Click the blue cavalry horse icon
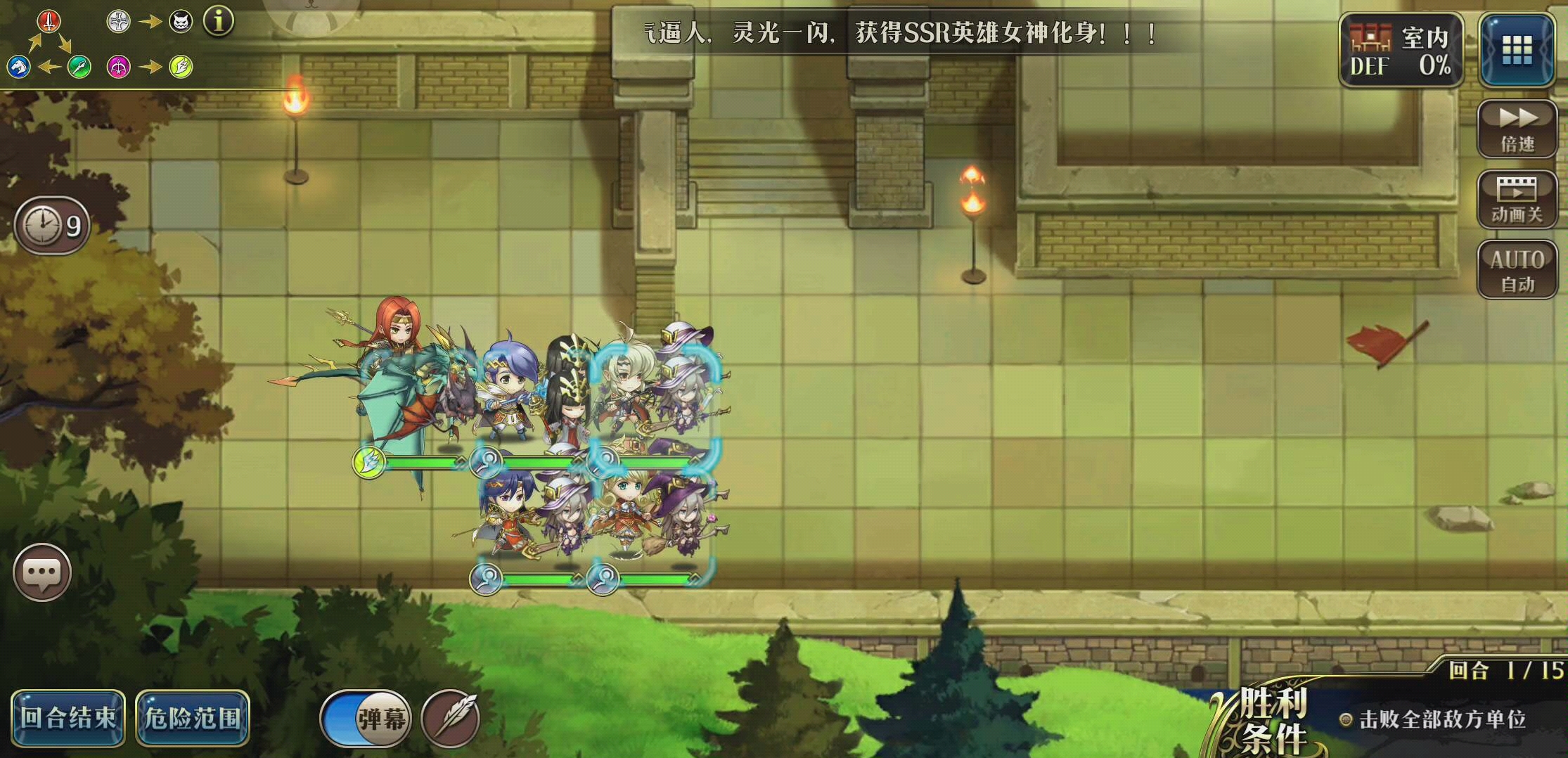Image resolution: width=1568 pixels, height=758 pixels. point(19,68)
